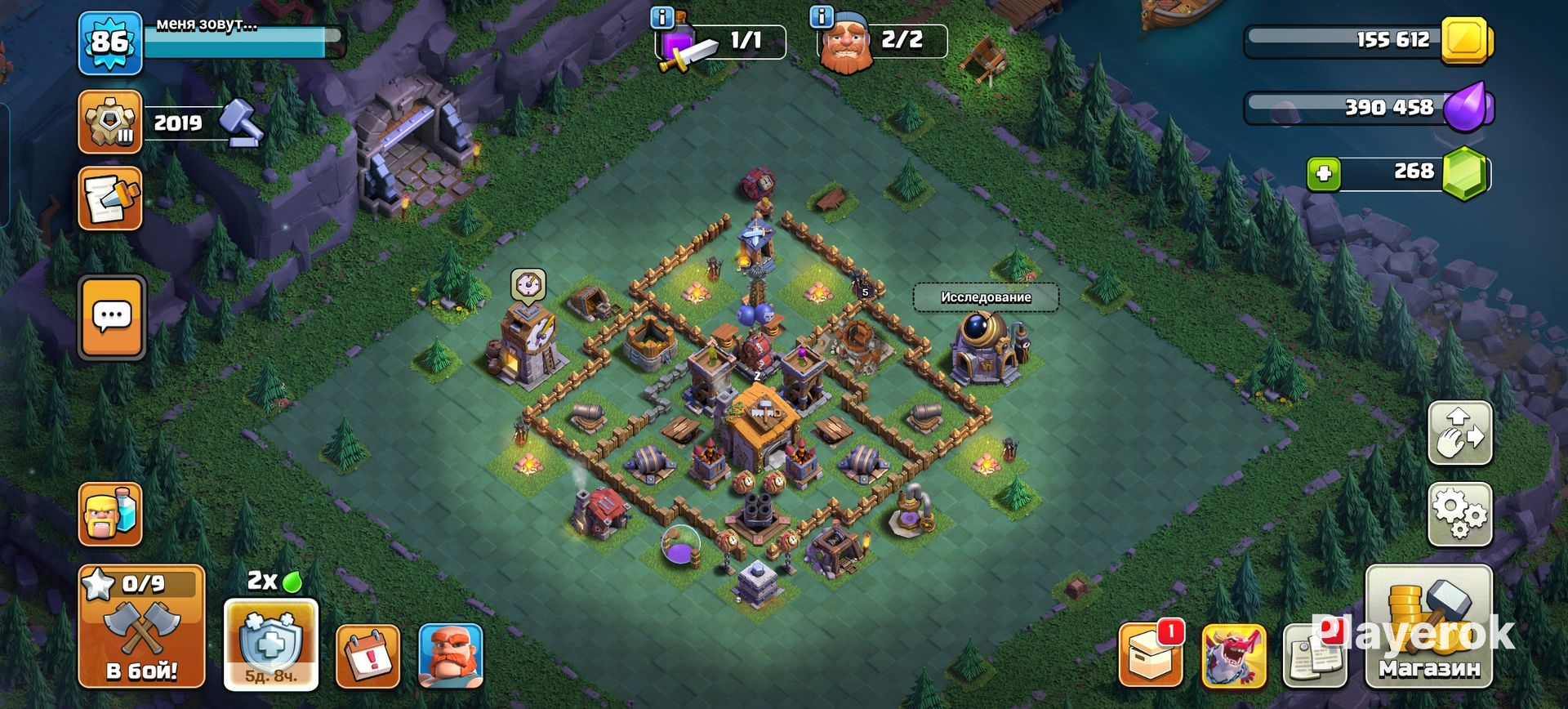
Task: Show army info above 1/1 counter
Action: click(661, 16)
